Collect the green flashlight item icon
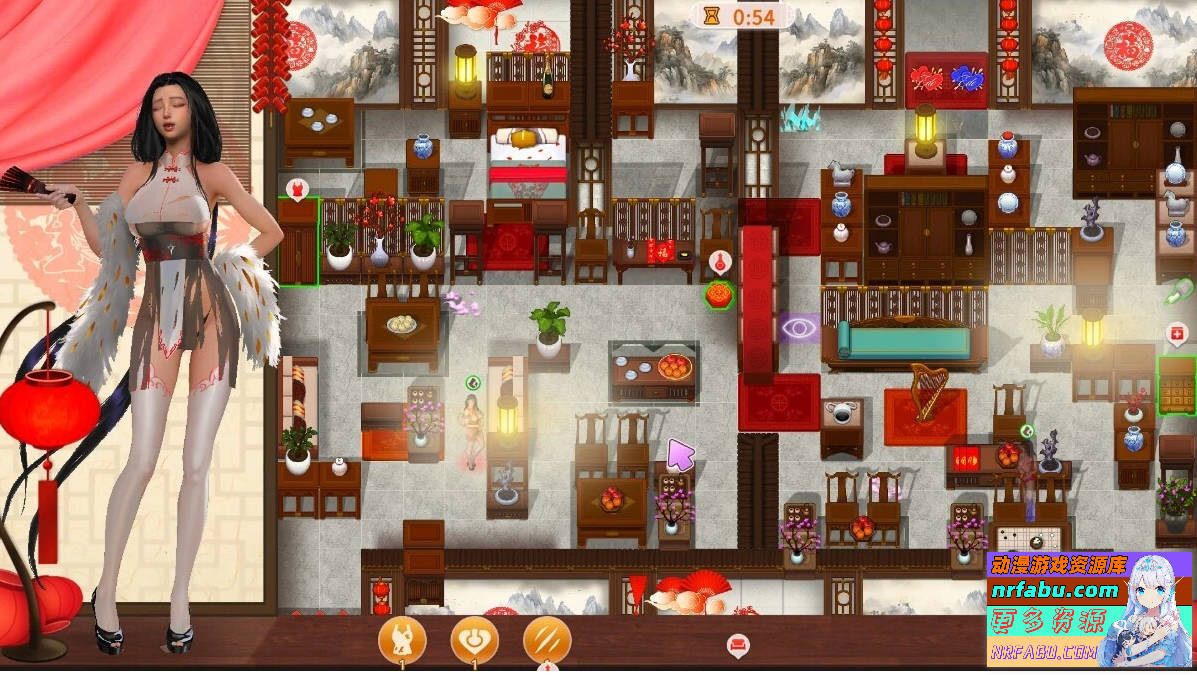Screen dimensions: 1197x675 pos(1178,293)
